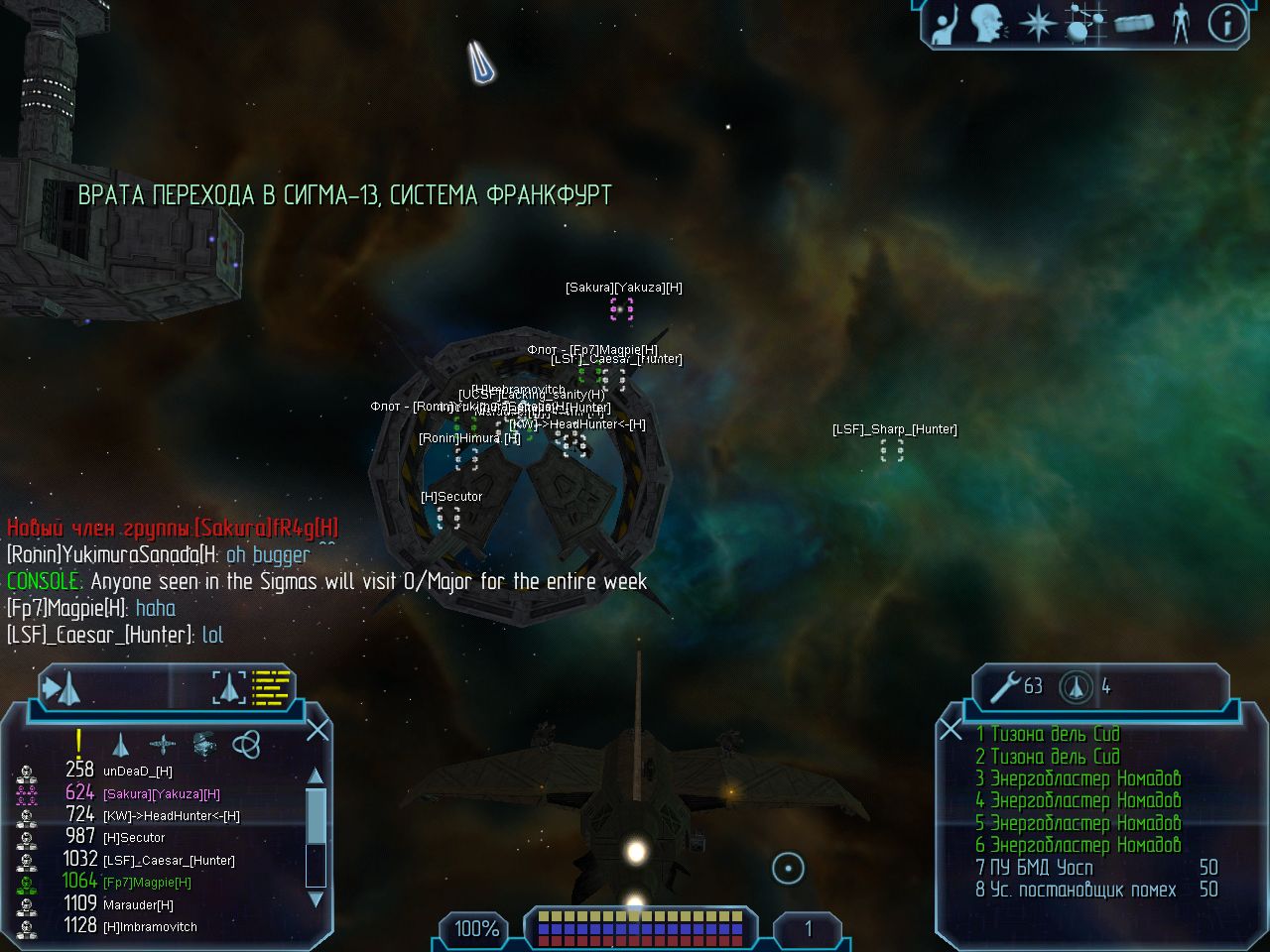Use nanobots via the wrench repair icon
1270x952 pixels.
click(x=1006, y=685)
